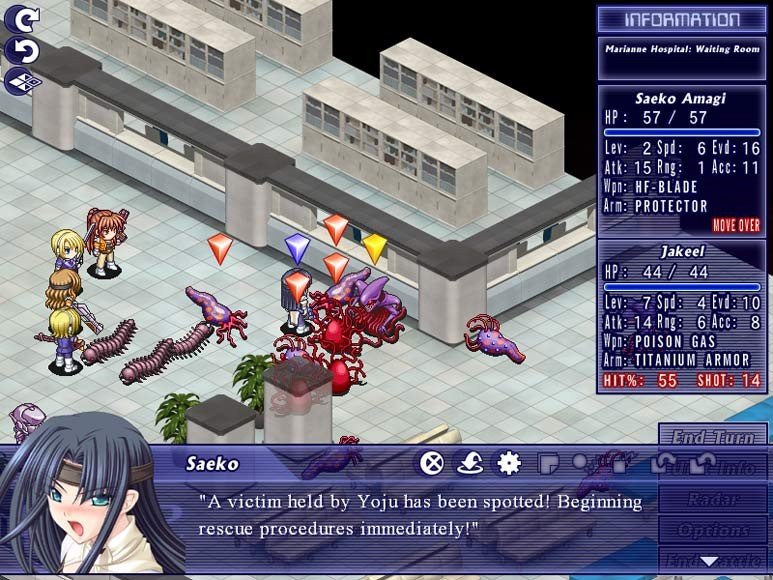The height and width of the screenshot is (580, 773).
Task: Open dialogue settings with the gear icon
Action: [509, 463]
